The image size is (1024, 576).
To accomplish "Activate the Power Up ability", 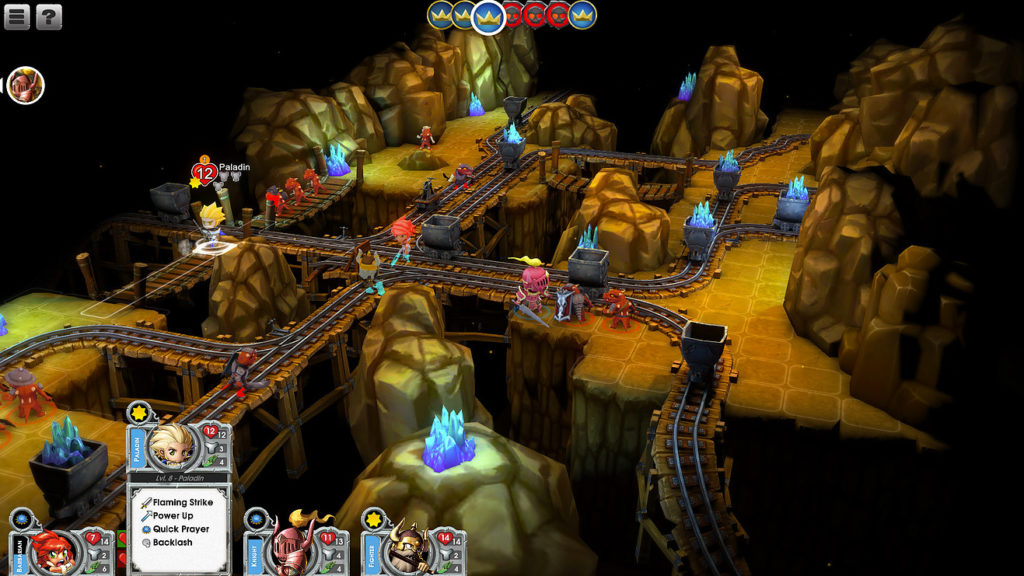I will (x=174, y=516).
